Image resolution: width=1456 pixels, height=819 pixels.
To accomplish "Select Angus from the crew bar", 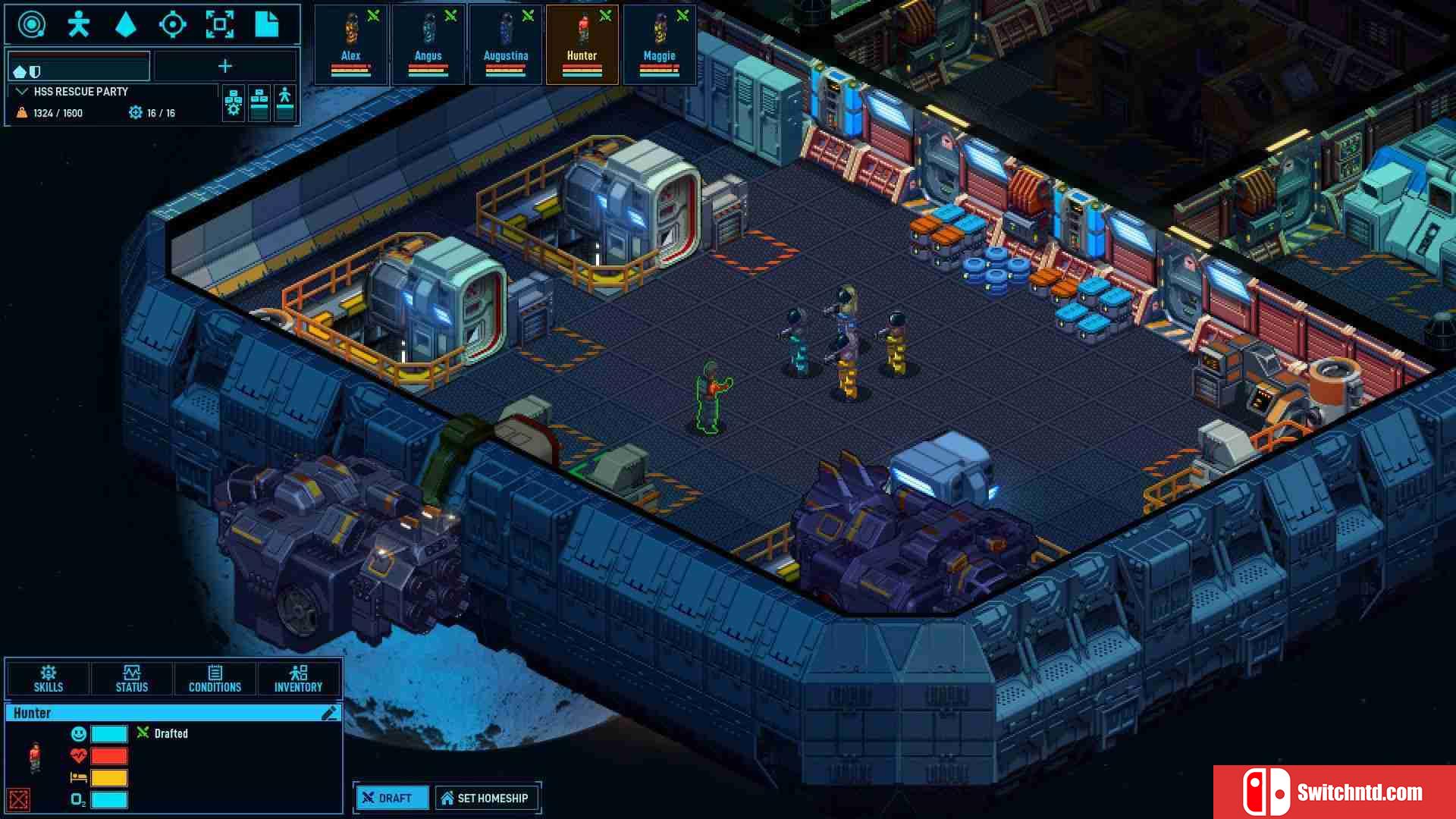I will tap(428, 44).
